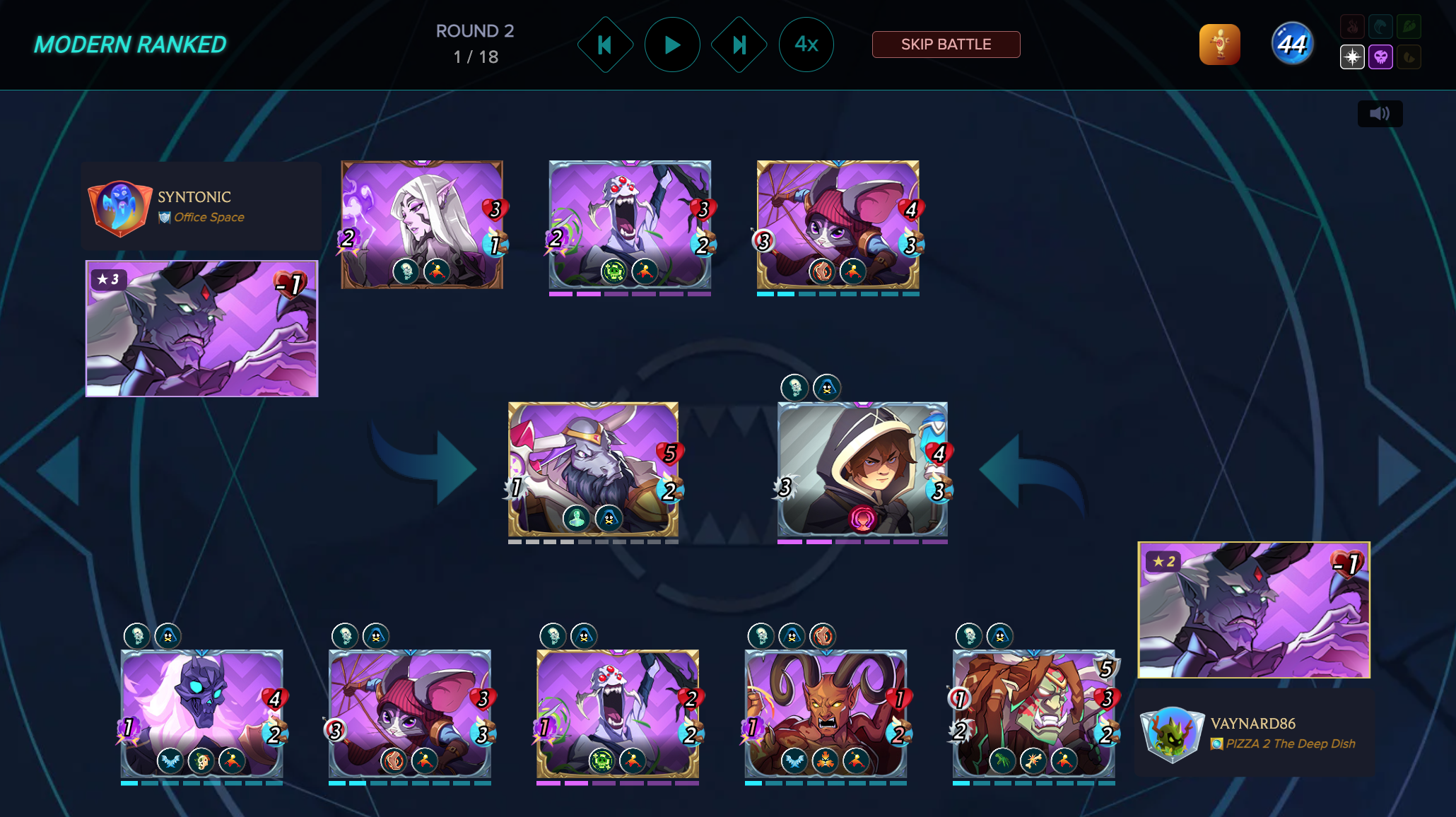Select VAYNARD86's level 2 summoner card
Viewport: 1456px width, 817px height.
1254,610
